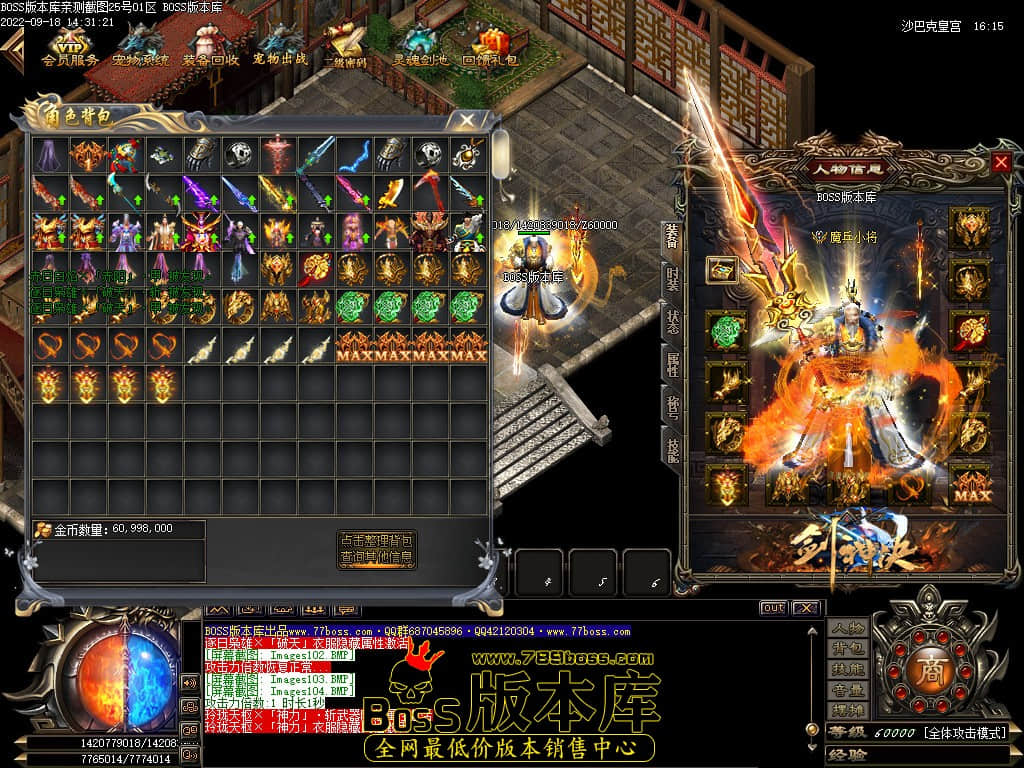Close the 角色背包 inventory window
Image resolution: width=1024 pixels, height=768 pixels.
(467, 119)
